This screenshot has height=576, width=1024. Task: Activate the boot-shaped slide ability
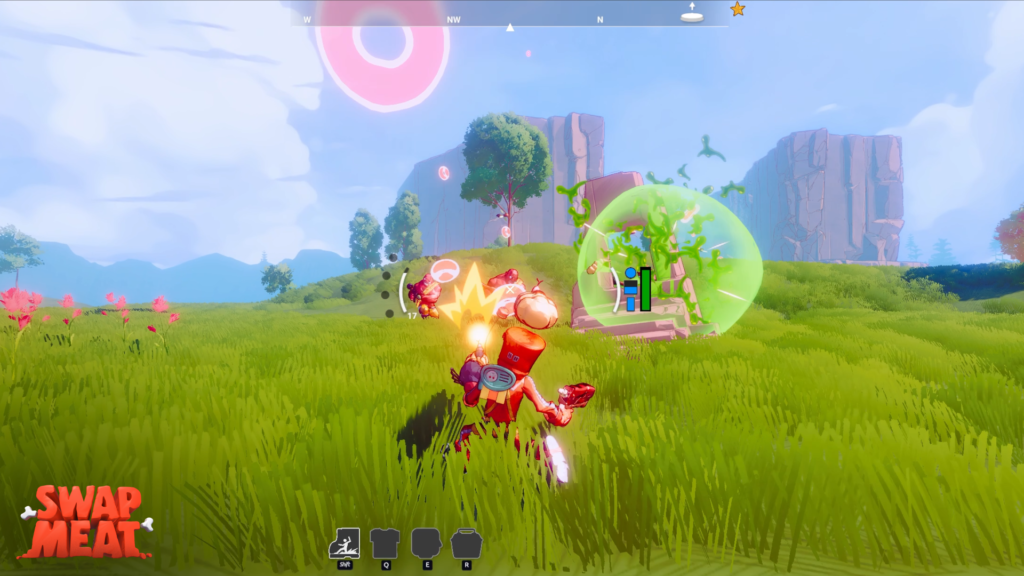[344, 543]
